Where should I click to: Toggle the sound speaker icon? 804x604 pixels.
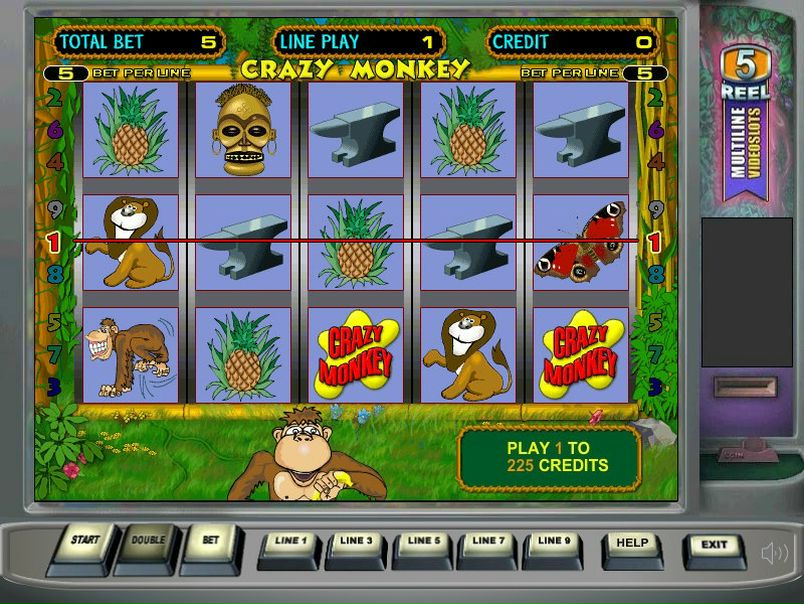click(x=774, y=553)
